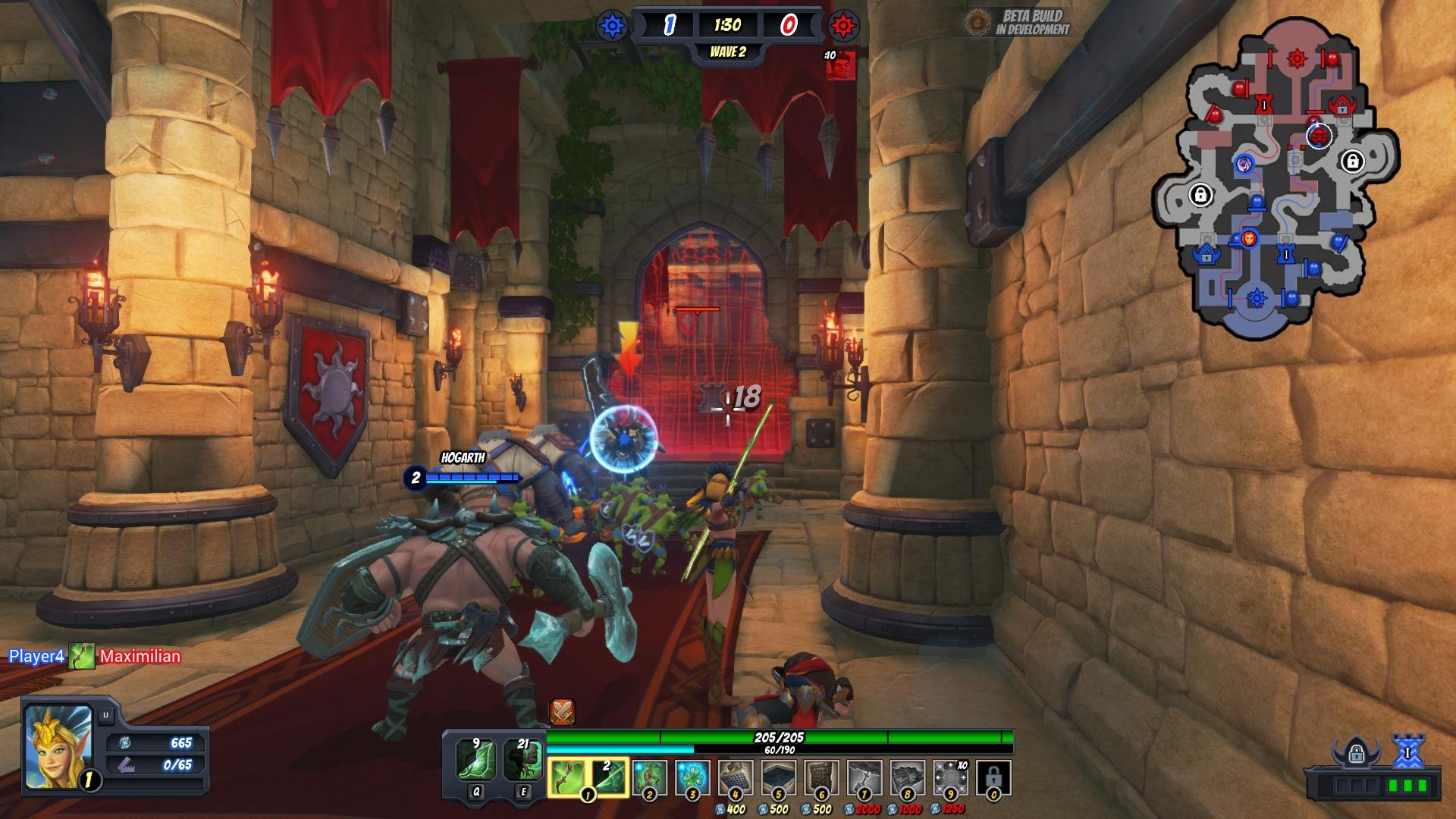The height and width of the screenshot is (819, 1456).
Task: Click the blue tower icon above the green pips
Action: [1407, 752]
